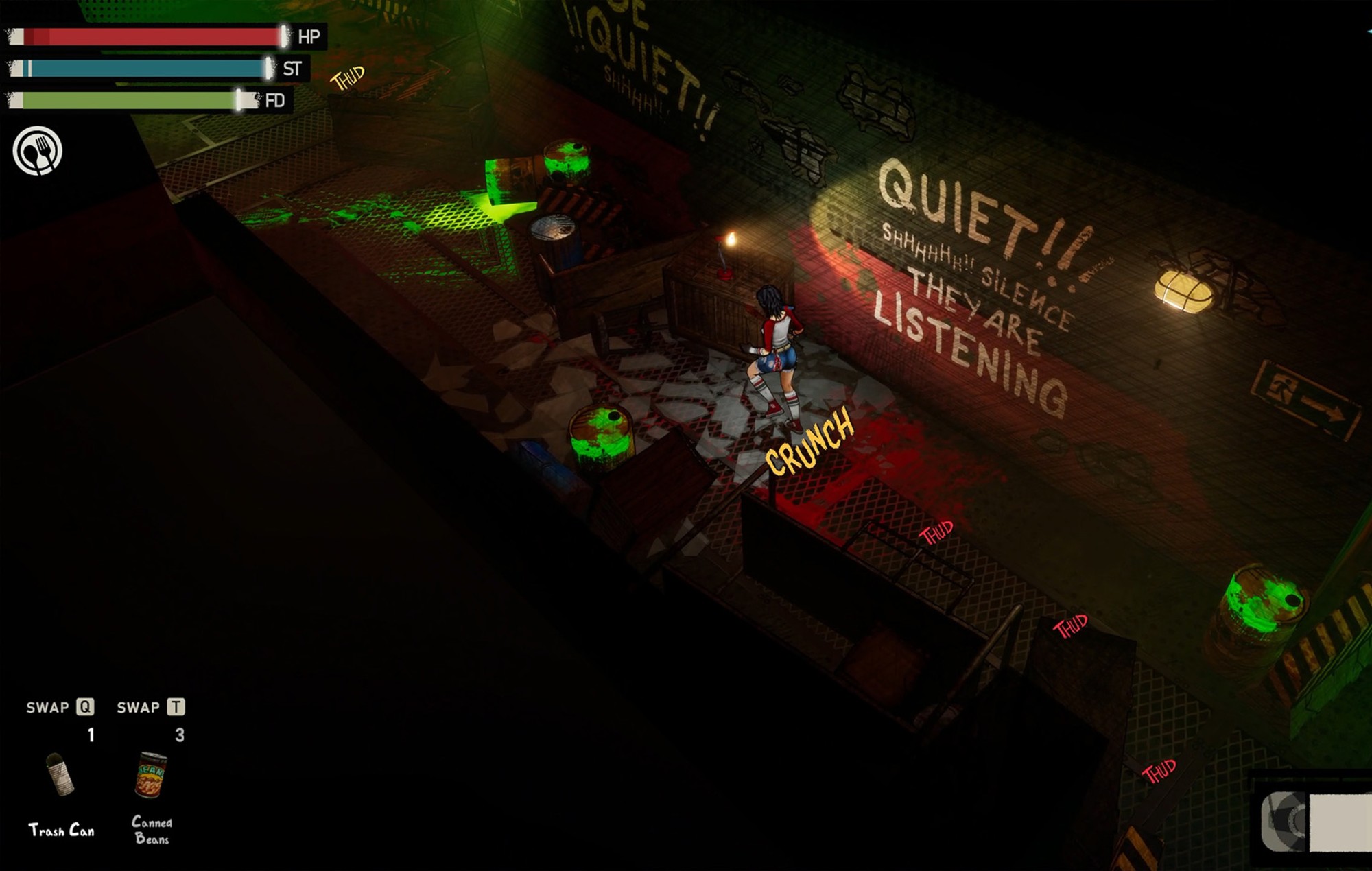Click the fork-and-knife hunger status icon
Image resolution: width=1372 pixels, height=871 pixels.
point(38,151)
